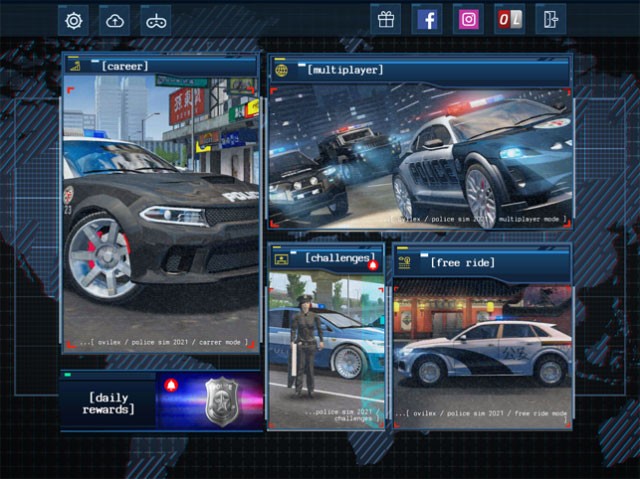Visit the Instagram page
The image size is (640, 479).
468,20
